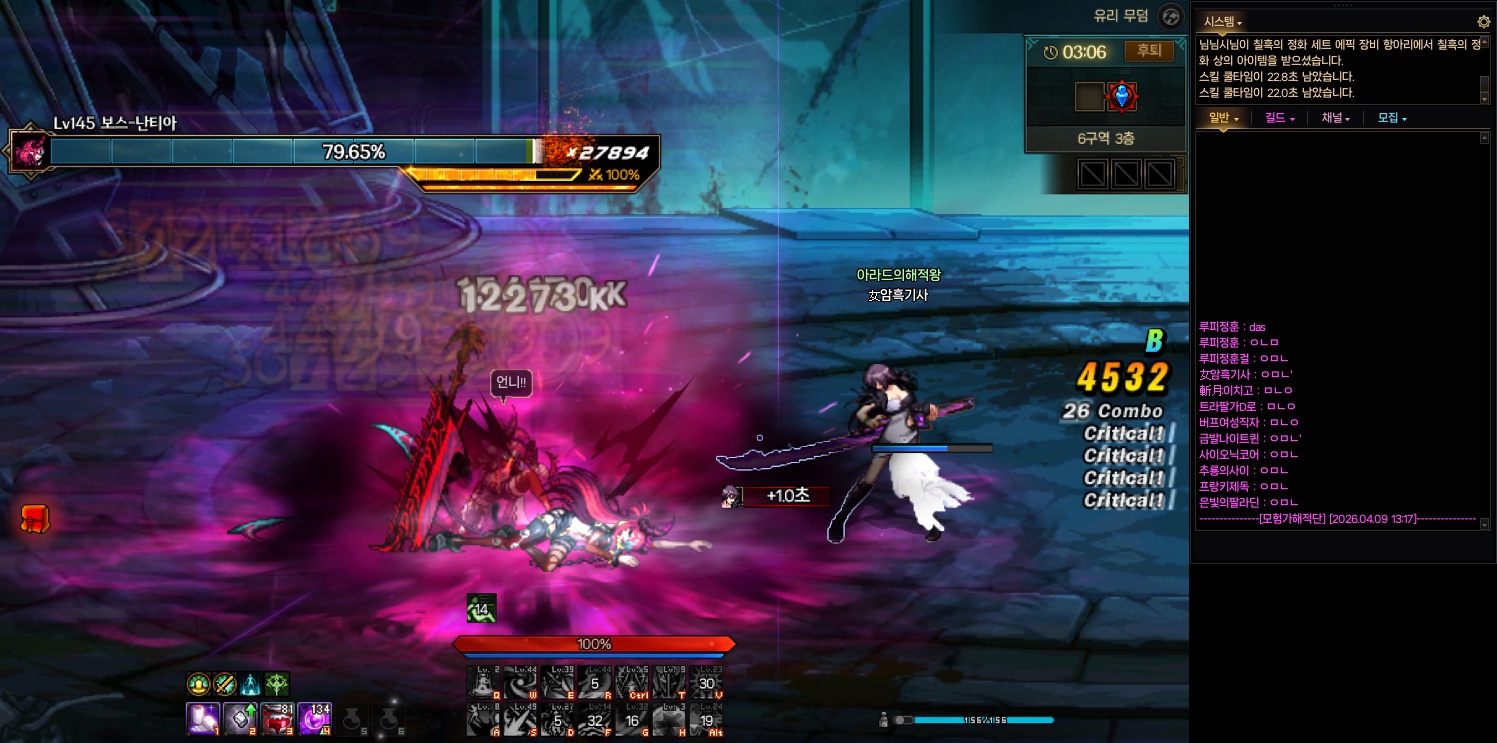The image size is (1497, 743).
Task: Click the blue room marker on minimap
Action: coord(1123,96)
